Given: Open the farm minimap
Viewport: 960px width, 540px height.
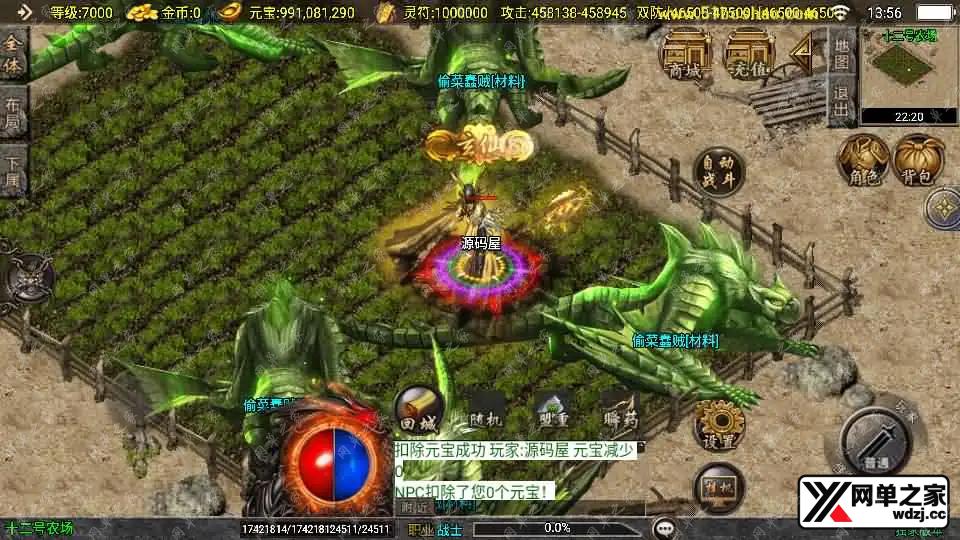Looking at the screenshot, I should (x=908, y=73).
